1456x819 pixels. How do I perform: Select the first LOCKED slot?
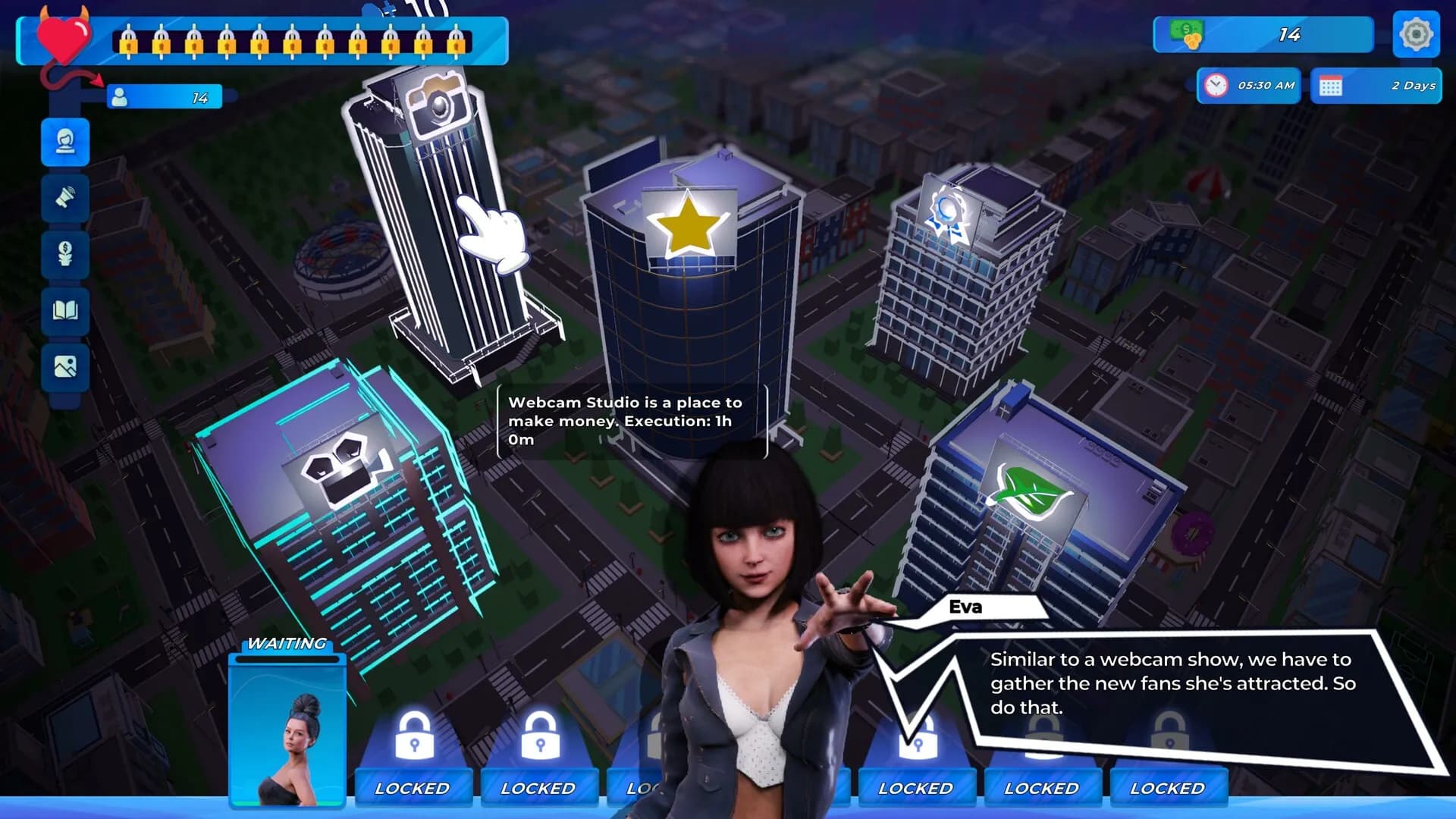pos(414,787)
